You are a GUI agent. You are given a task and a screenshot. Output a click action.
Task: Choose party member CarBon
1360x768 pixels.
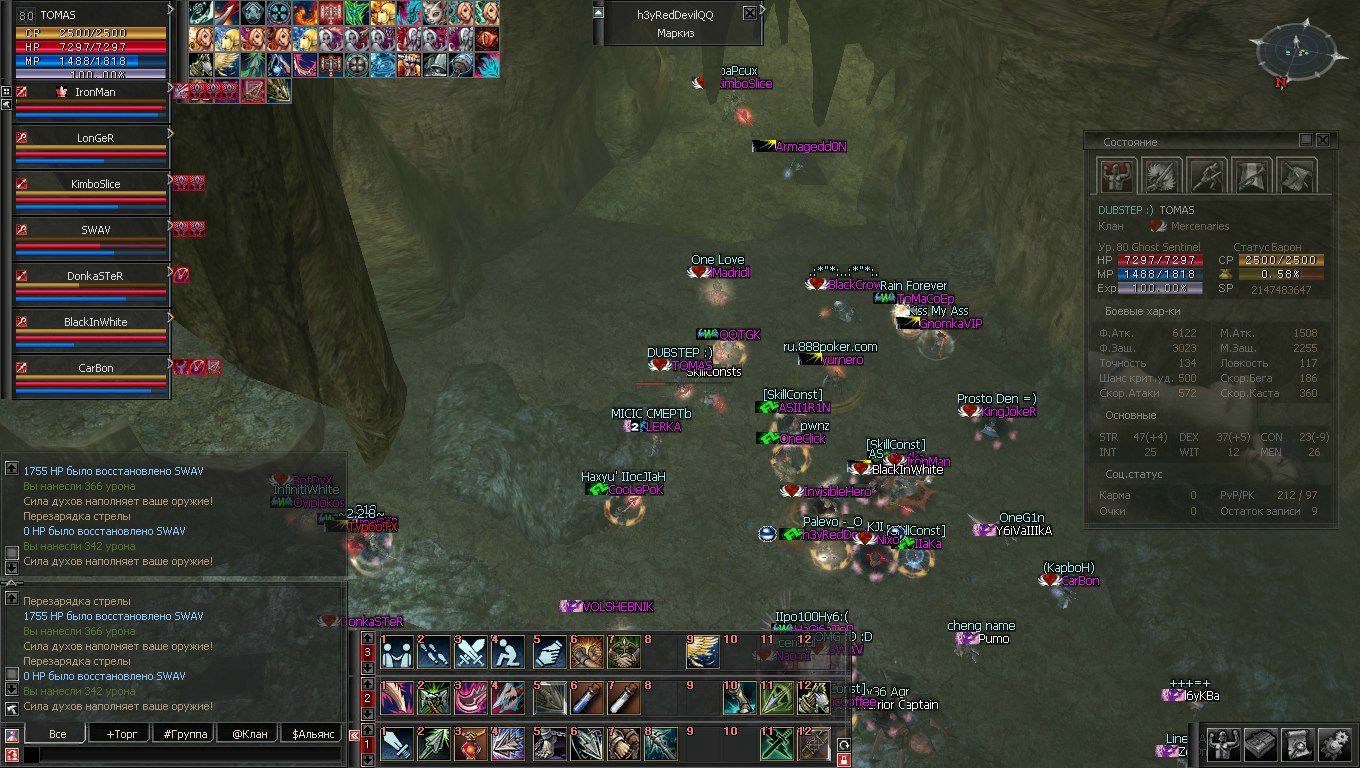coord(95,368)
